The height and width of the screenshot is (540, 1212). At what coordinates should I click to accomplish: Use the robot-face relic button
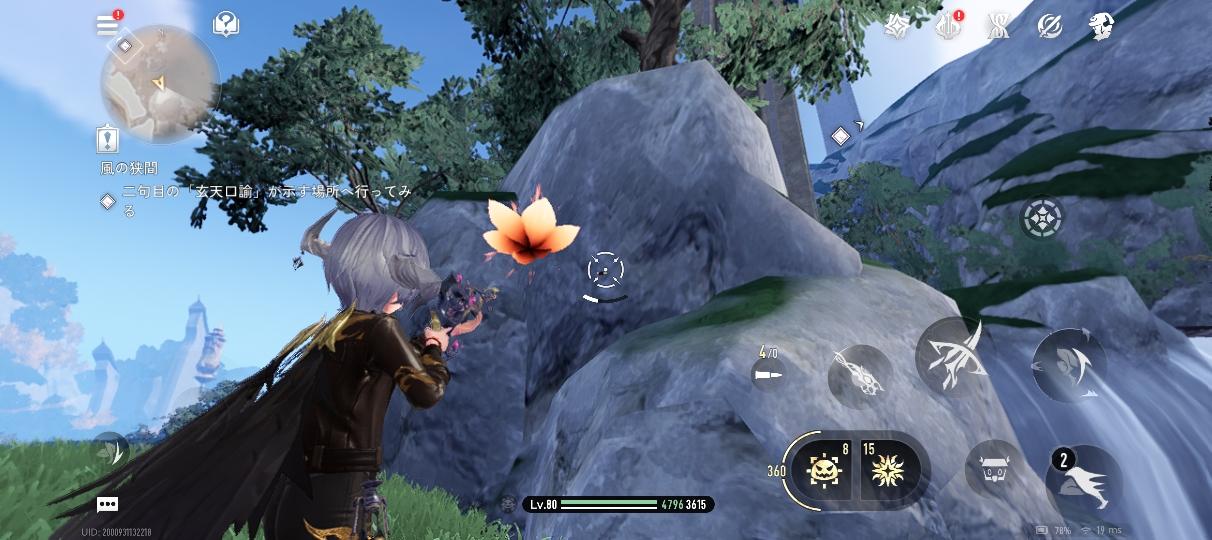click(994, 470)
